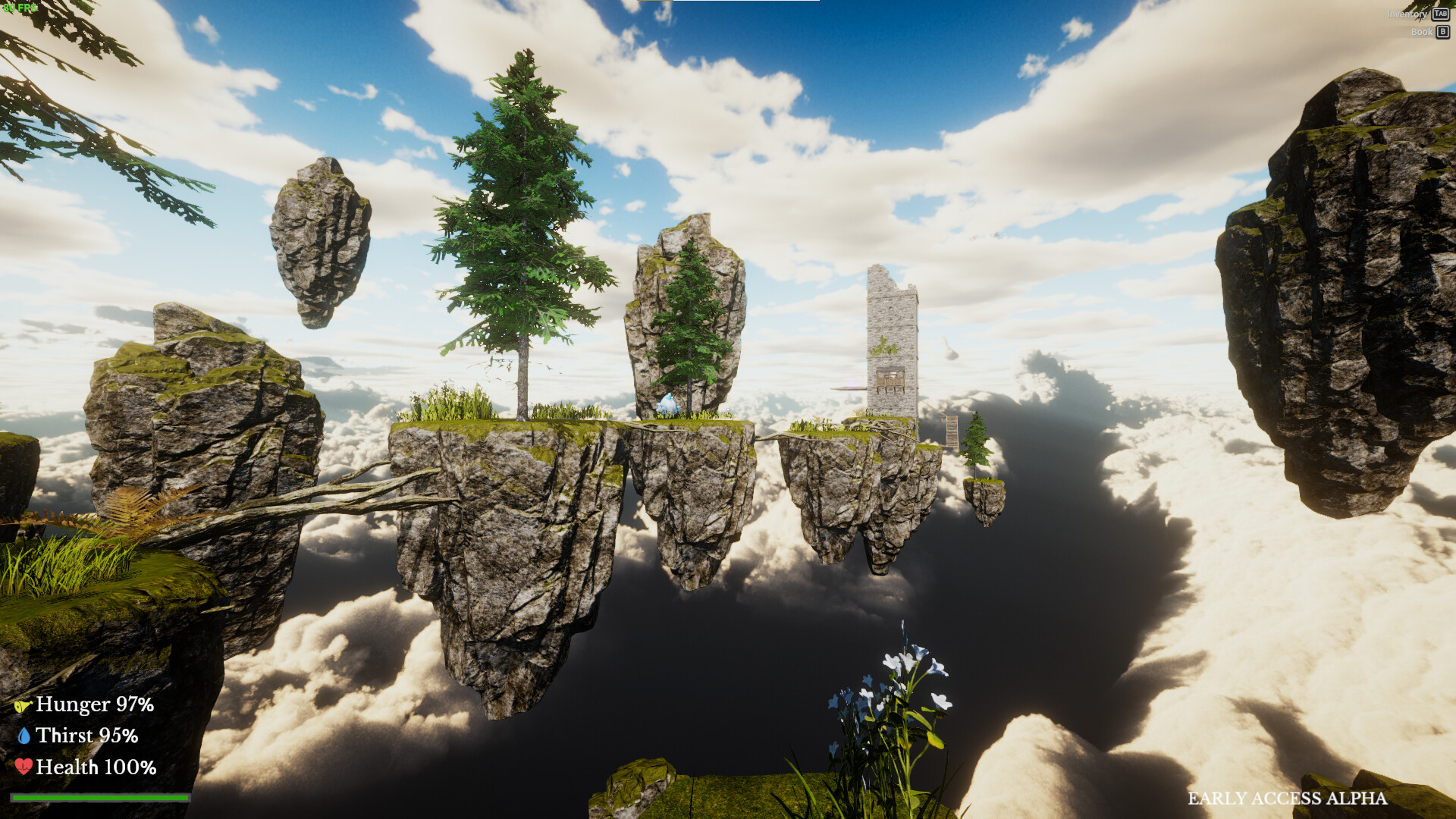The width and height of the screenshot is (1456, 819).
Task: Open the Inventory prompt top right
Action: [1408, 14]
